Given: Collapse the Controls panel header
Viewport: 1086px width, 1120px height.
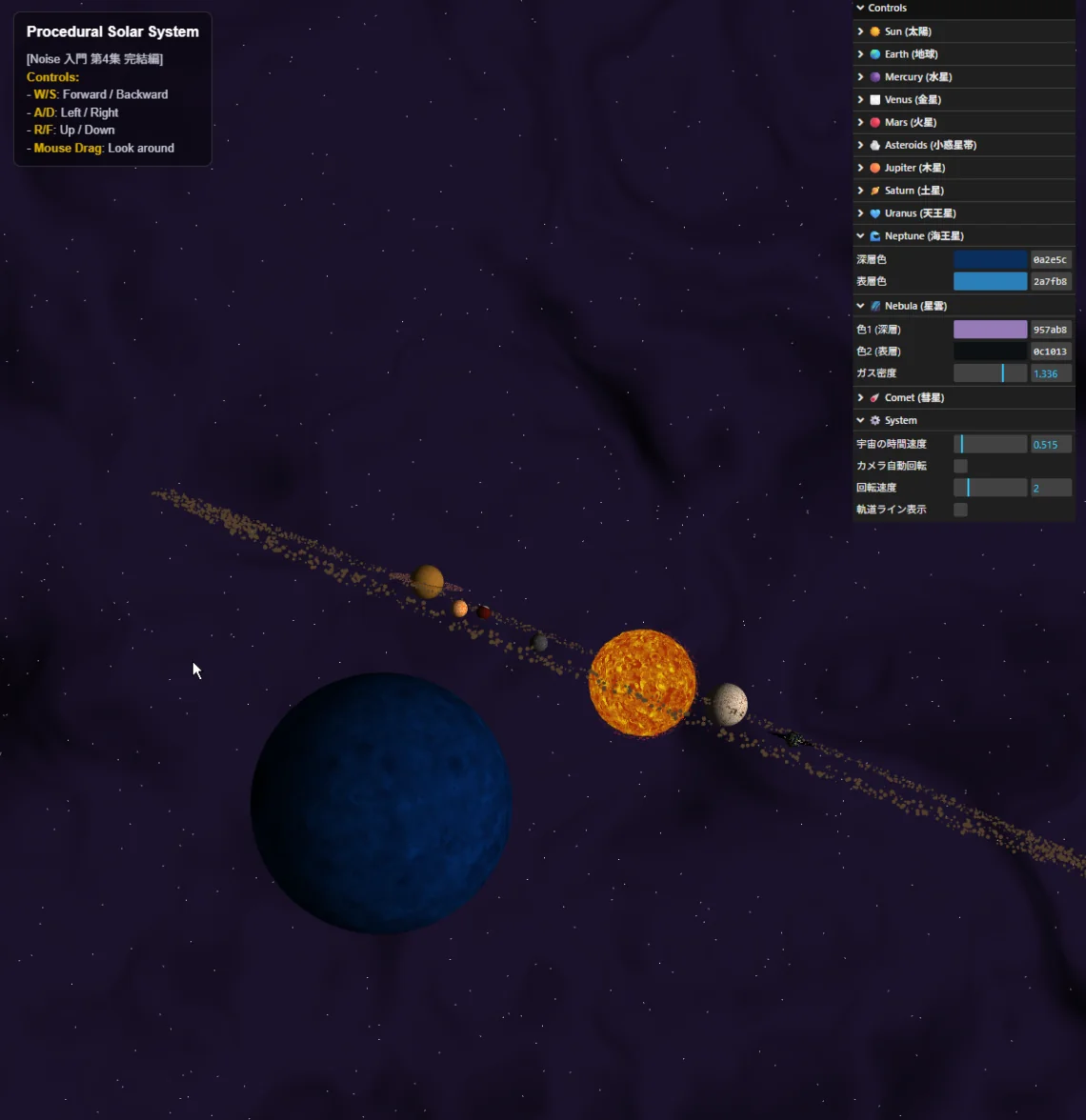Looking at the screenshot, I should [887, 9].
